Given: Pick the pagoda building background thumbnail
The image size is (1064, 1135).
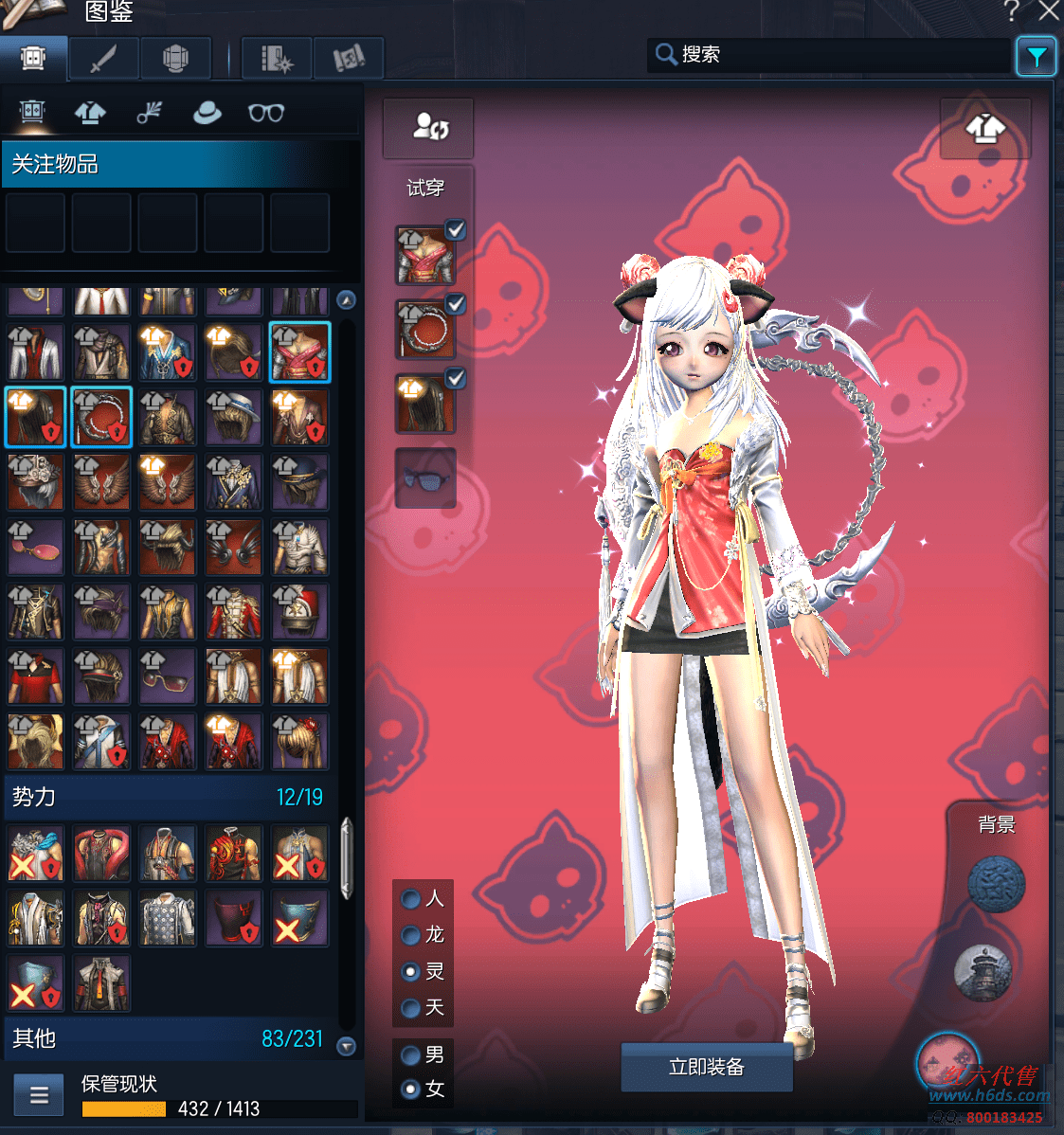Looking at the screenshot, I should click(x=983, y=971).
